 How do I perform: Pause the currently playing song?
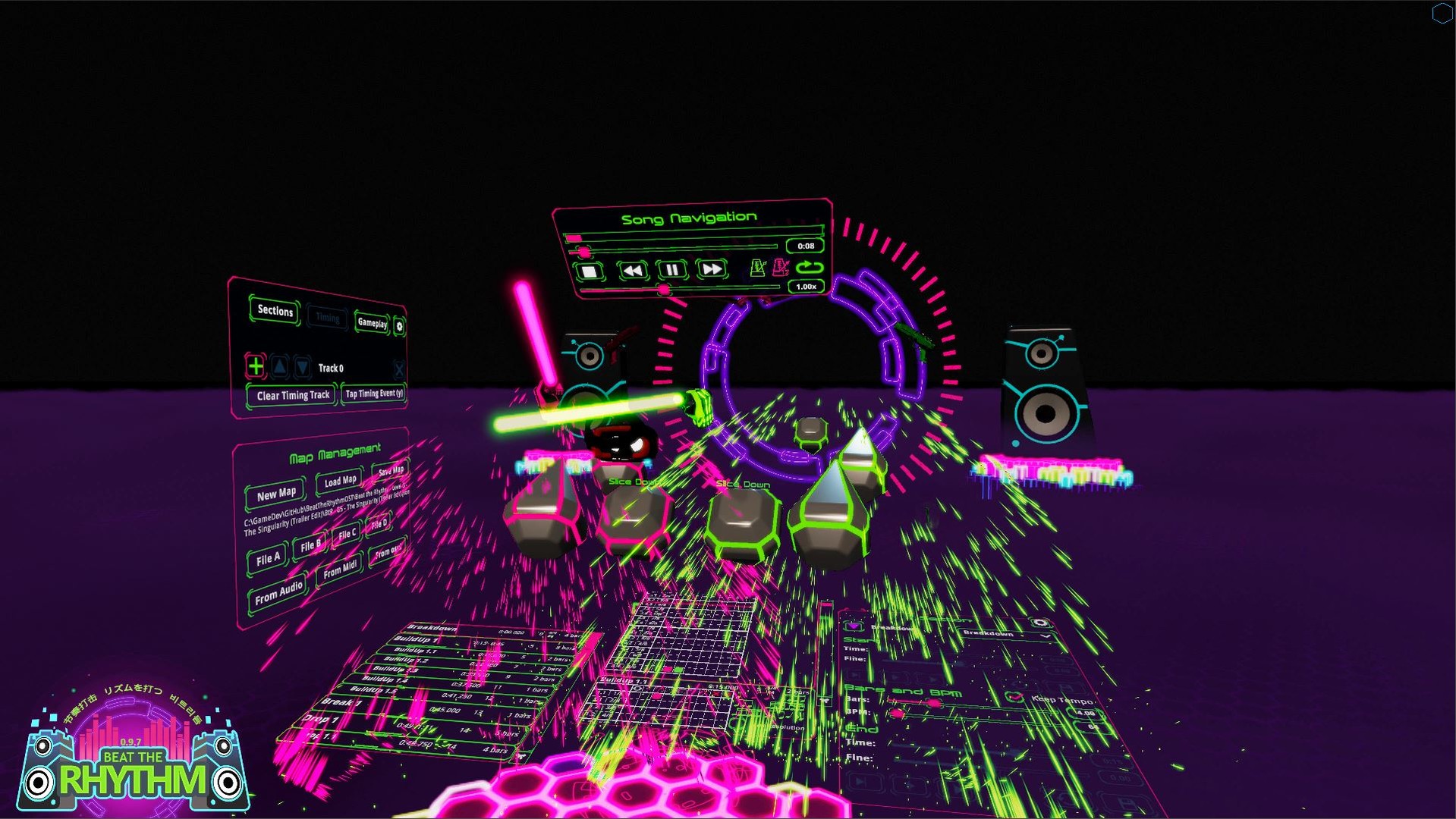click(672, 270)
